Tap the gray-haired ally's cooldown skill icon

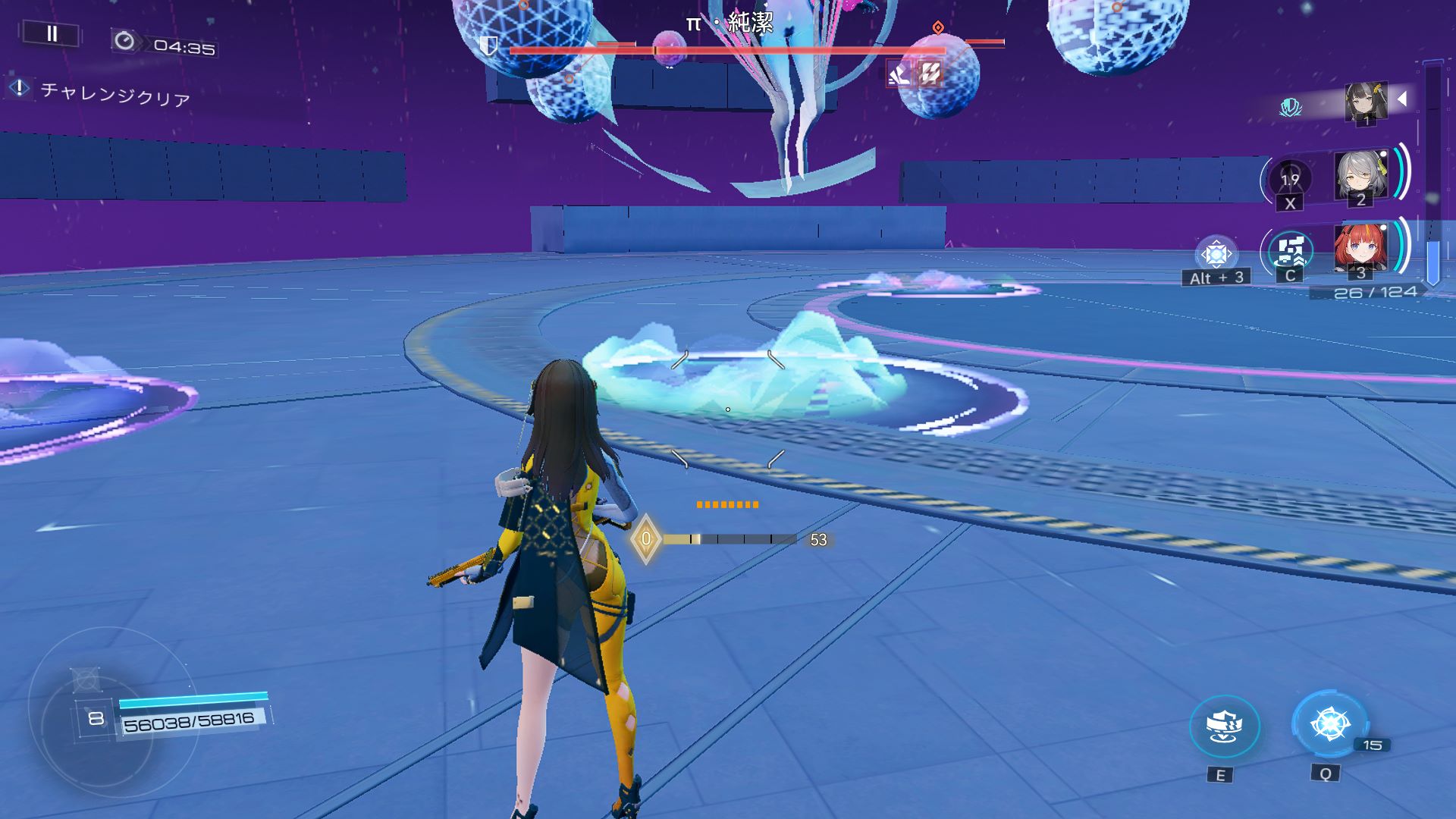click(x=1289, y=180)
